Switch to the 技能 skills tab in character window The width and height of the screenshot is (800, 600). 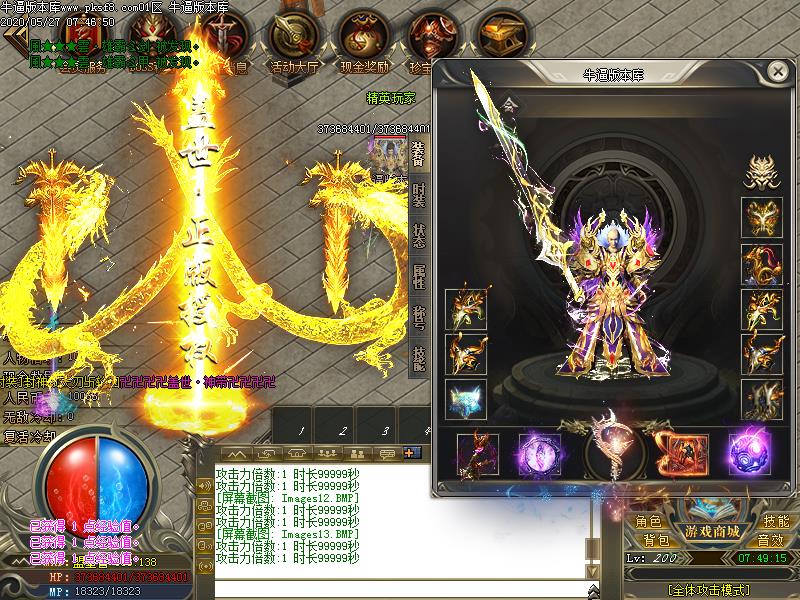(419, 357)
